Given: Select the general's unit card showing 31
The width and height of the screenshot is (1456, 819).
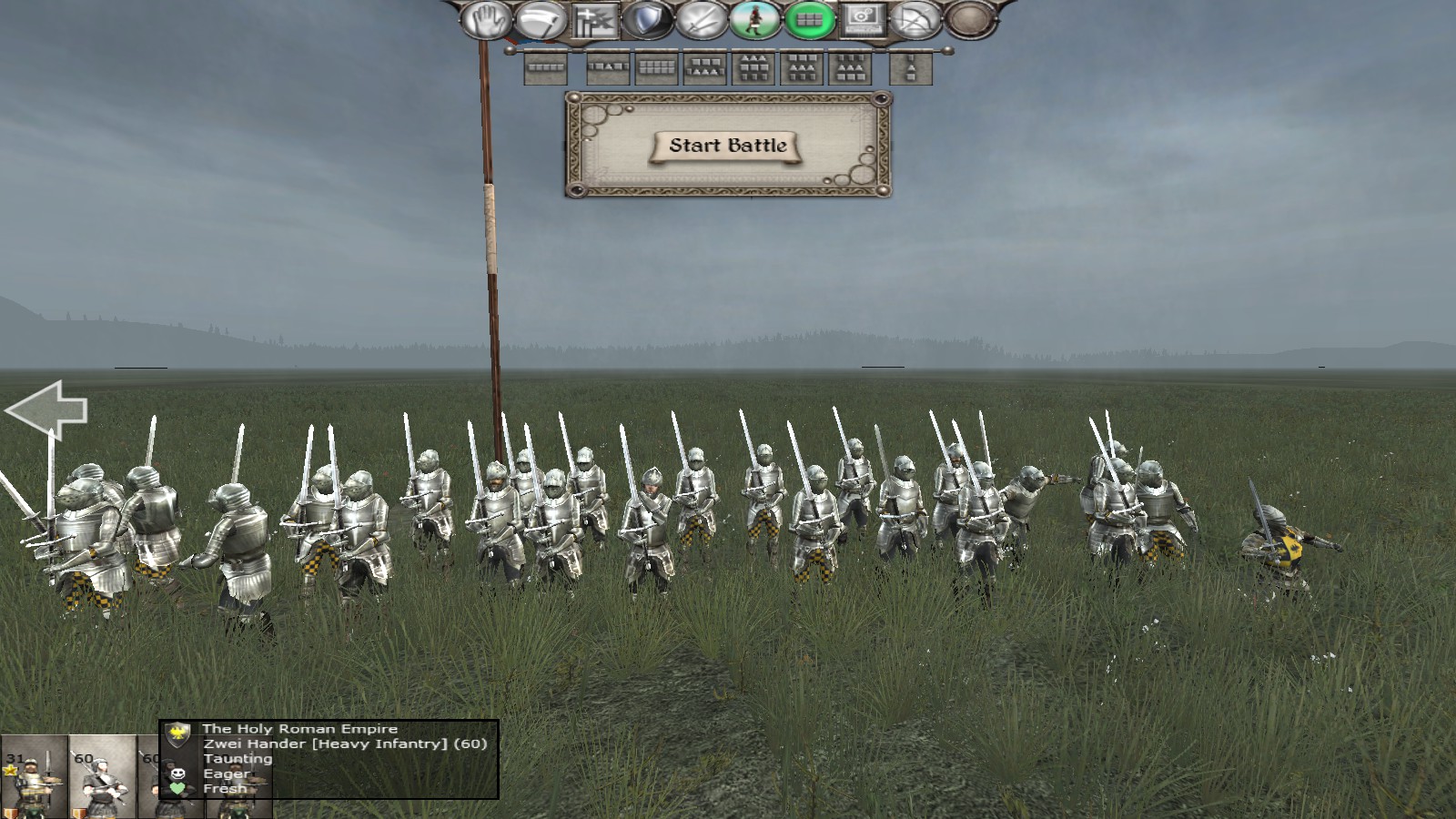Looking at the screenshot, I should 34,778.
